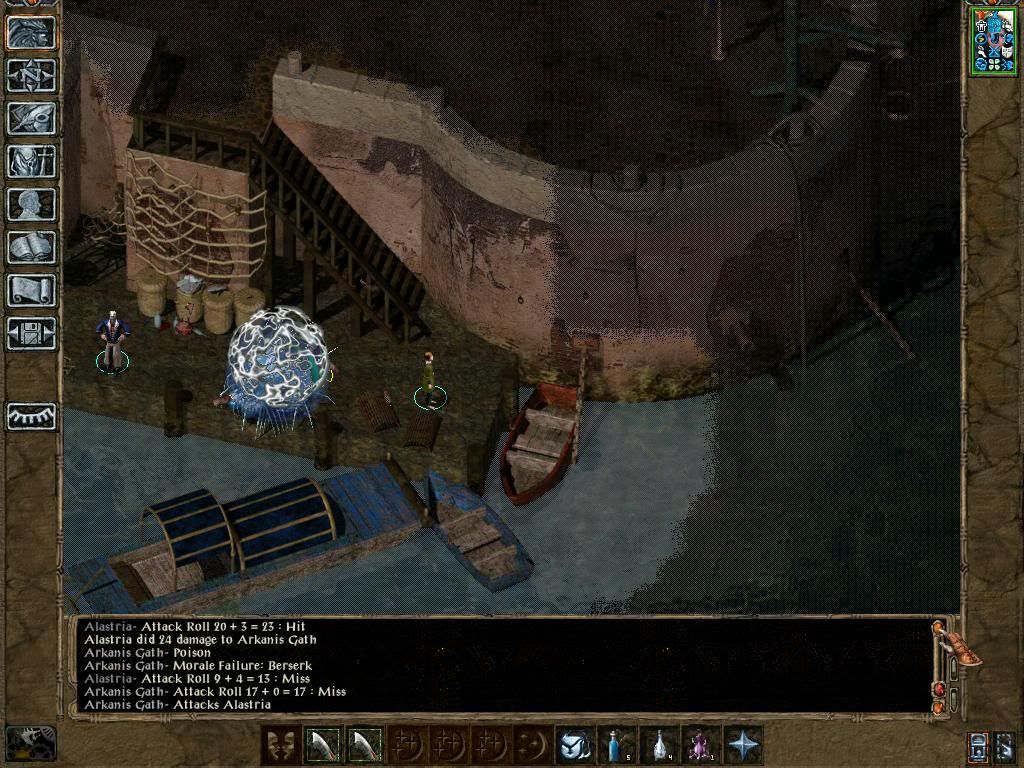
Task: Open the journal with the quill button
Action: (31, 119)
